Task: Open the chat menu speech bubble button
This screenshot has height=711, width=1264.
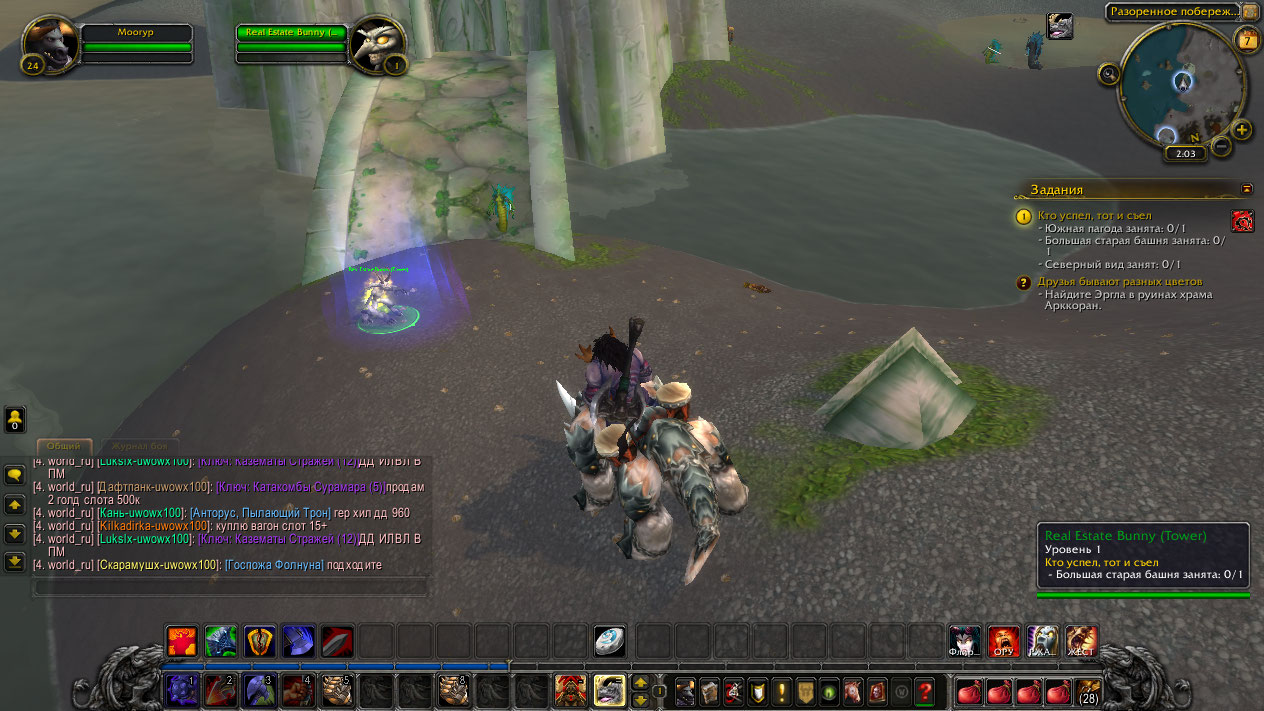Action: (x=15, y=475)
